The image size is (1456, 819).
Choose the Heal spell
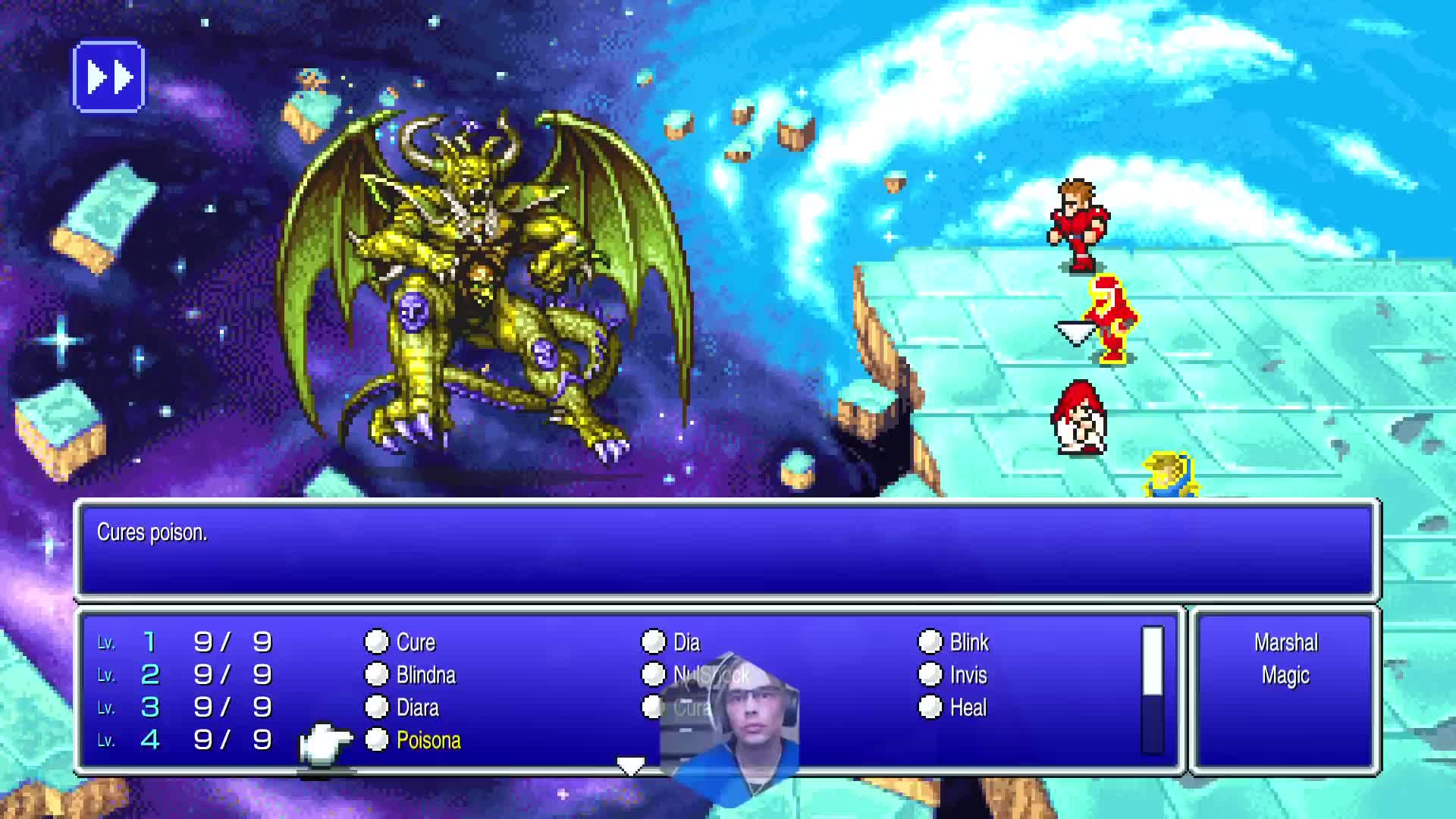968,708
